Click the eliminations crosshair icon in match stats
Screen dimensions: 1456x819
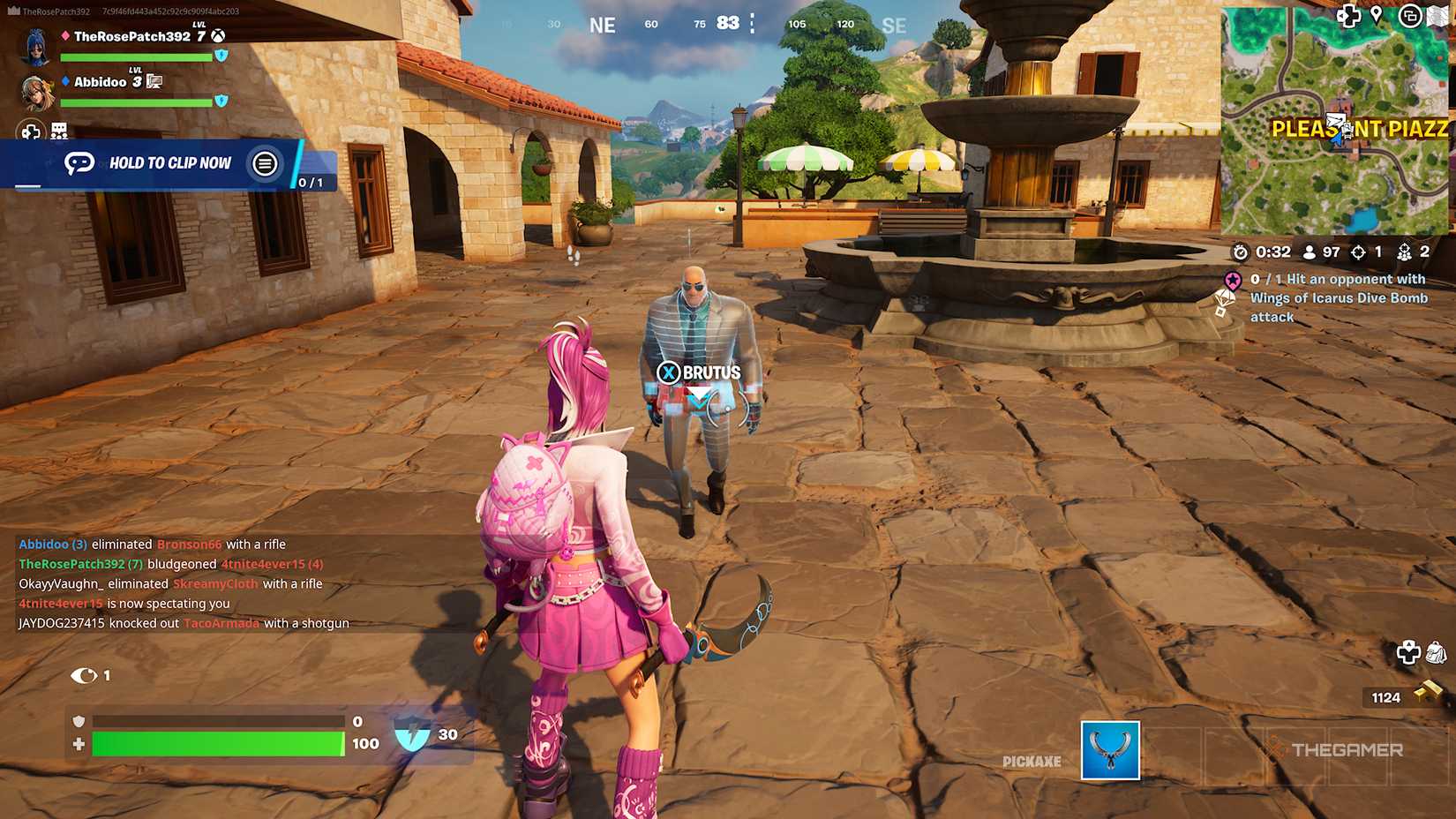click(x=1359, y=252)
